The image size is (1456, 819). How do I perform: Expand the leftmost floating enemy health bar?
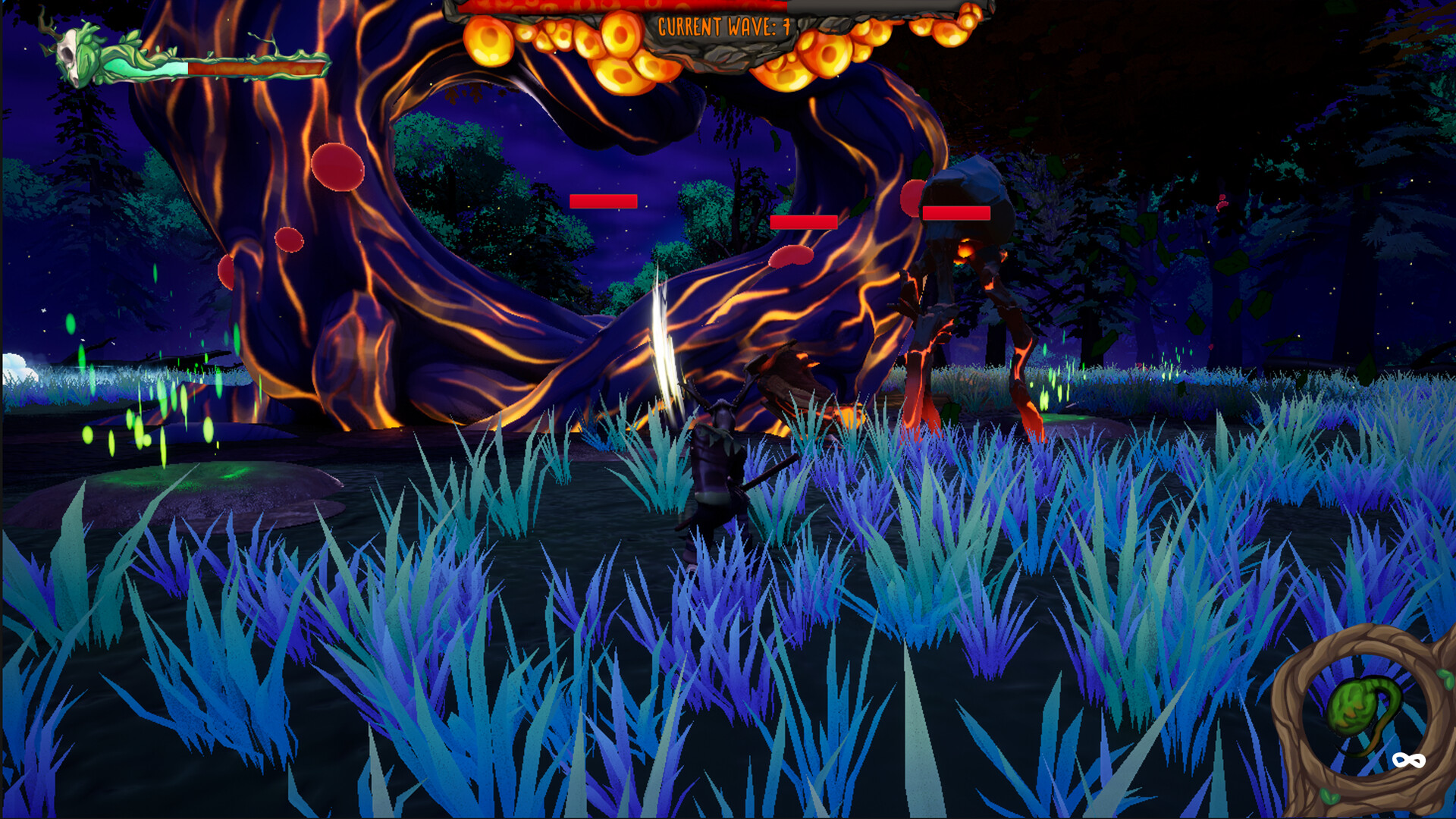click(603, 201)
